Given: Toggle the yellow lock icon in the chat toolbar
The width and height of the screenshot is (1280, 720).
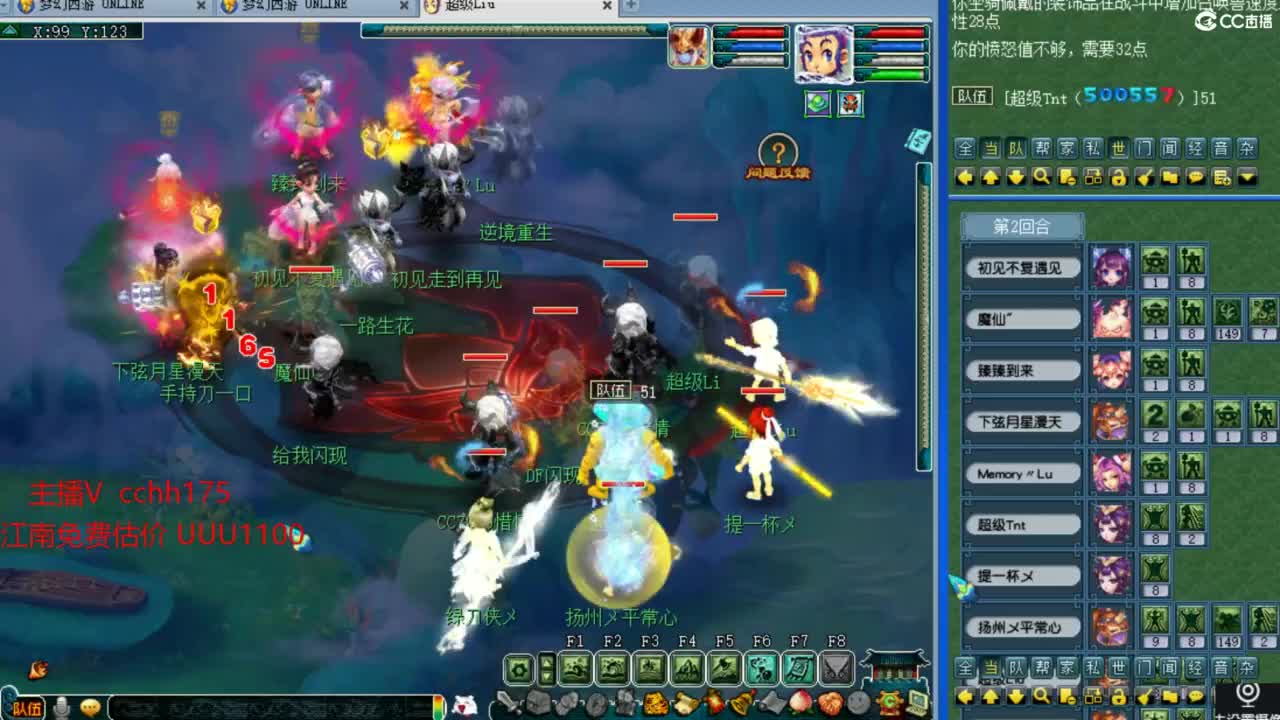Looking at the screenshot, I should tap(1118, 177).
